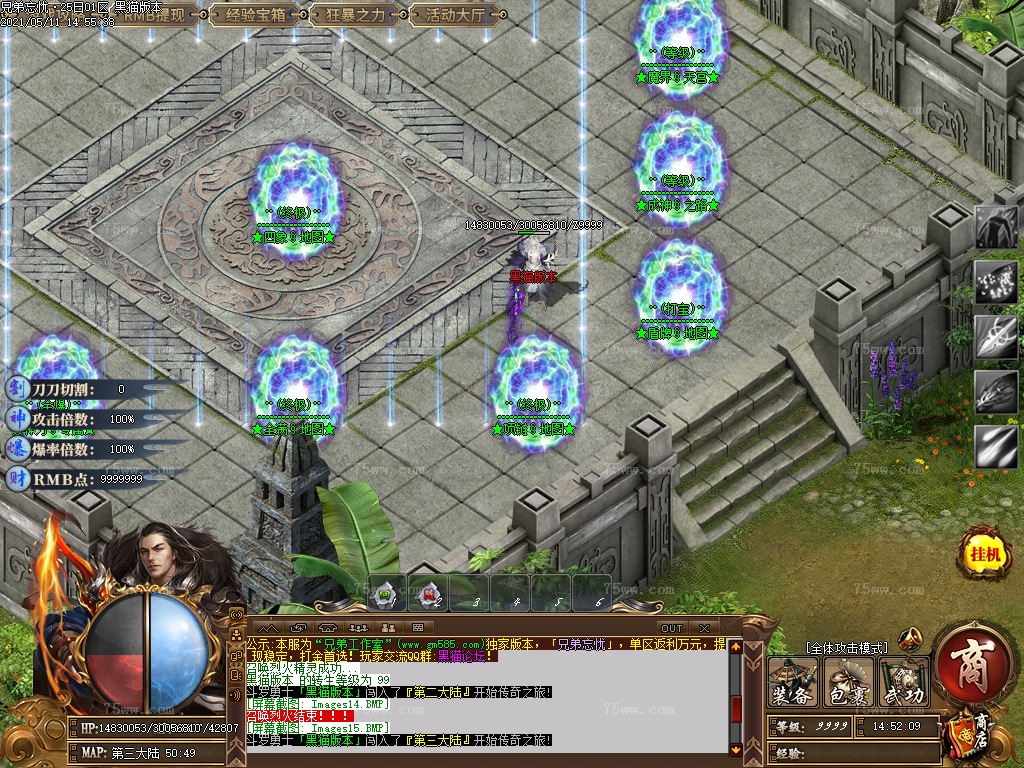The height and width of the screenshot is (768, 1024).
Task: Use the three diagonal streaks skill
Action: tap(997, 447)
